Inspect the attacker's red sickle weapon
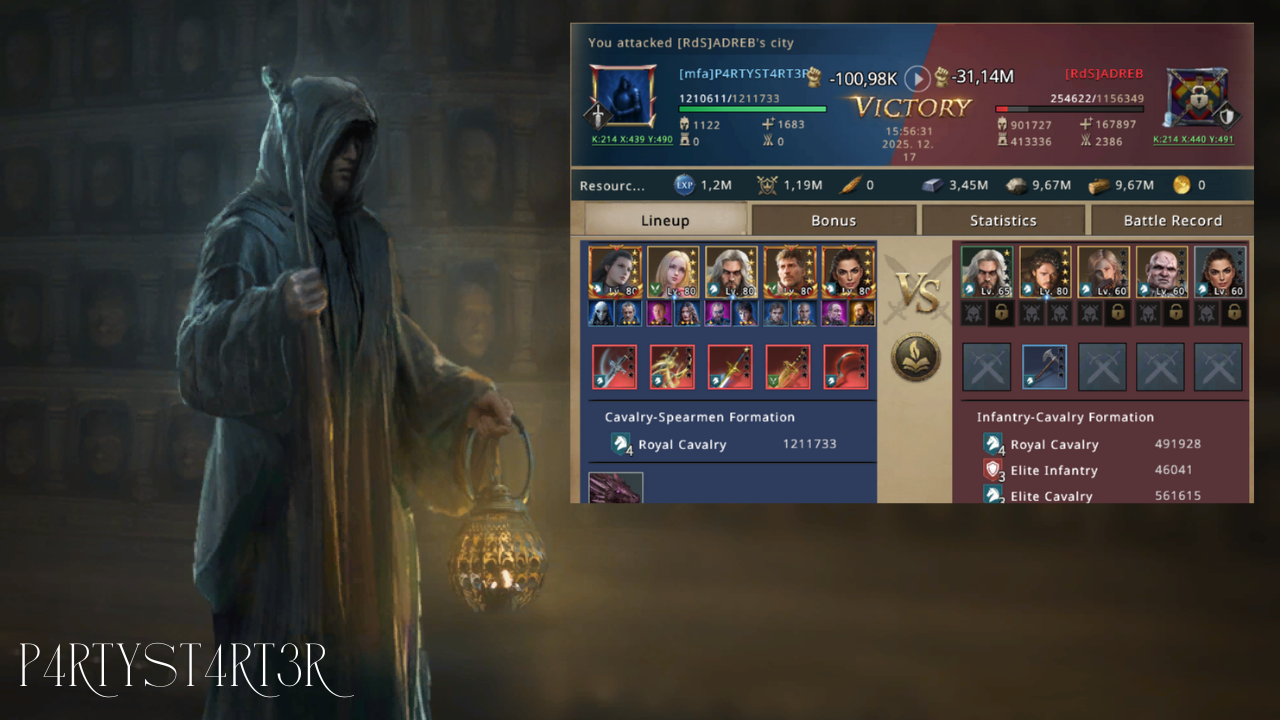1280x720 pixels. [x=846, y=367]
